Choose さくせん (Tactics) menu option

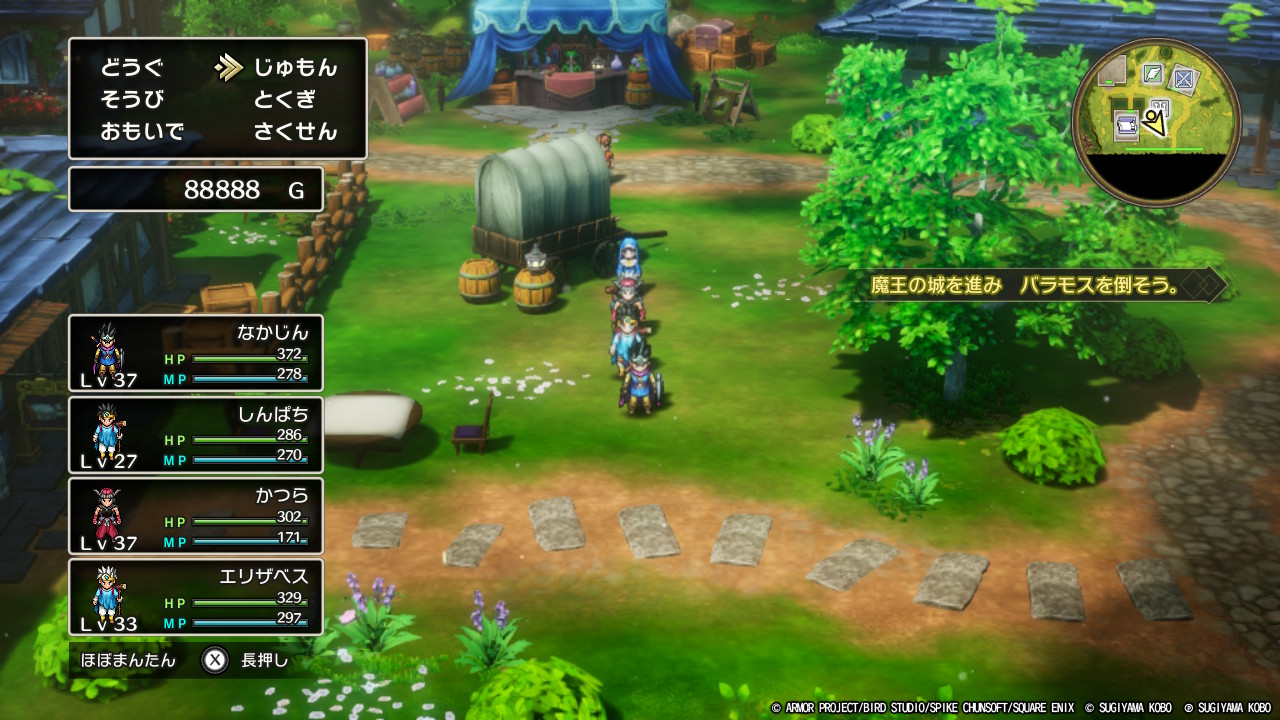pos(295,132)
